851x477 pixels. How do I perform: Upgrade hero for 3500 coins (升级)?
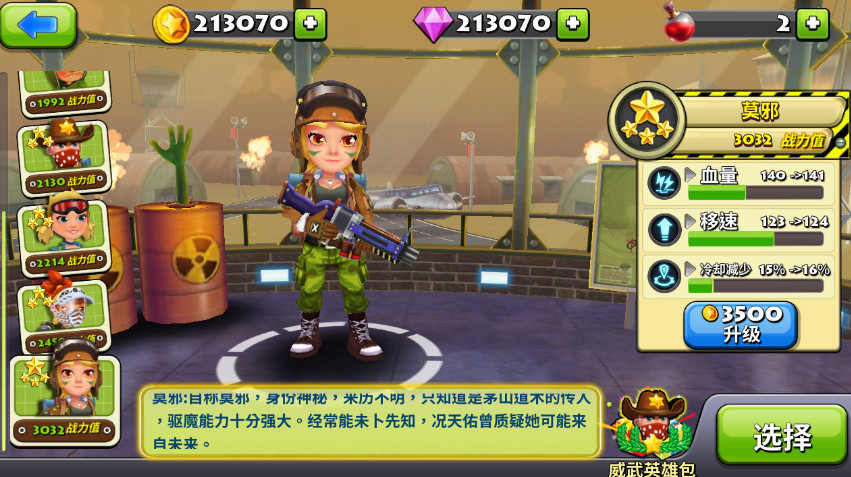[x=740, y=324]
